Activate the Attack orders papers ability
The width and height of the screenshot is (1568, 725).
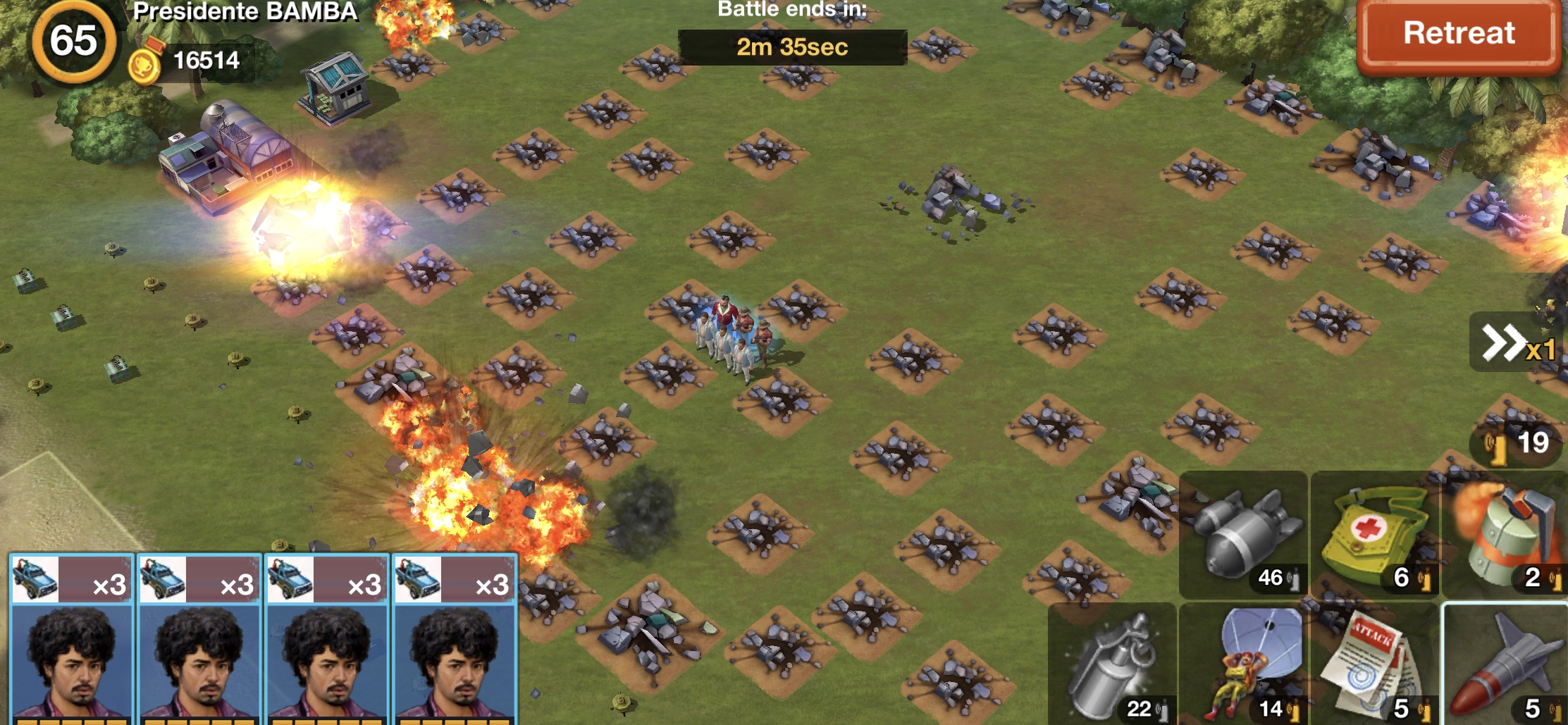[1375, 664]
